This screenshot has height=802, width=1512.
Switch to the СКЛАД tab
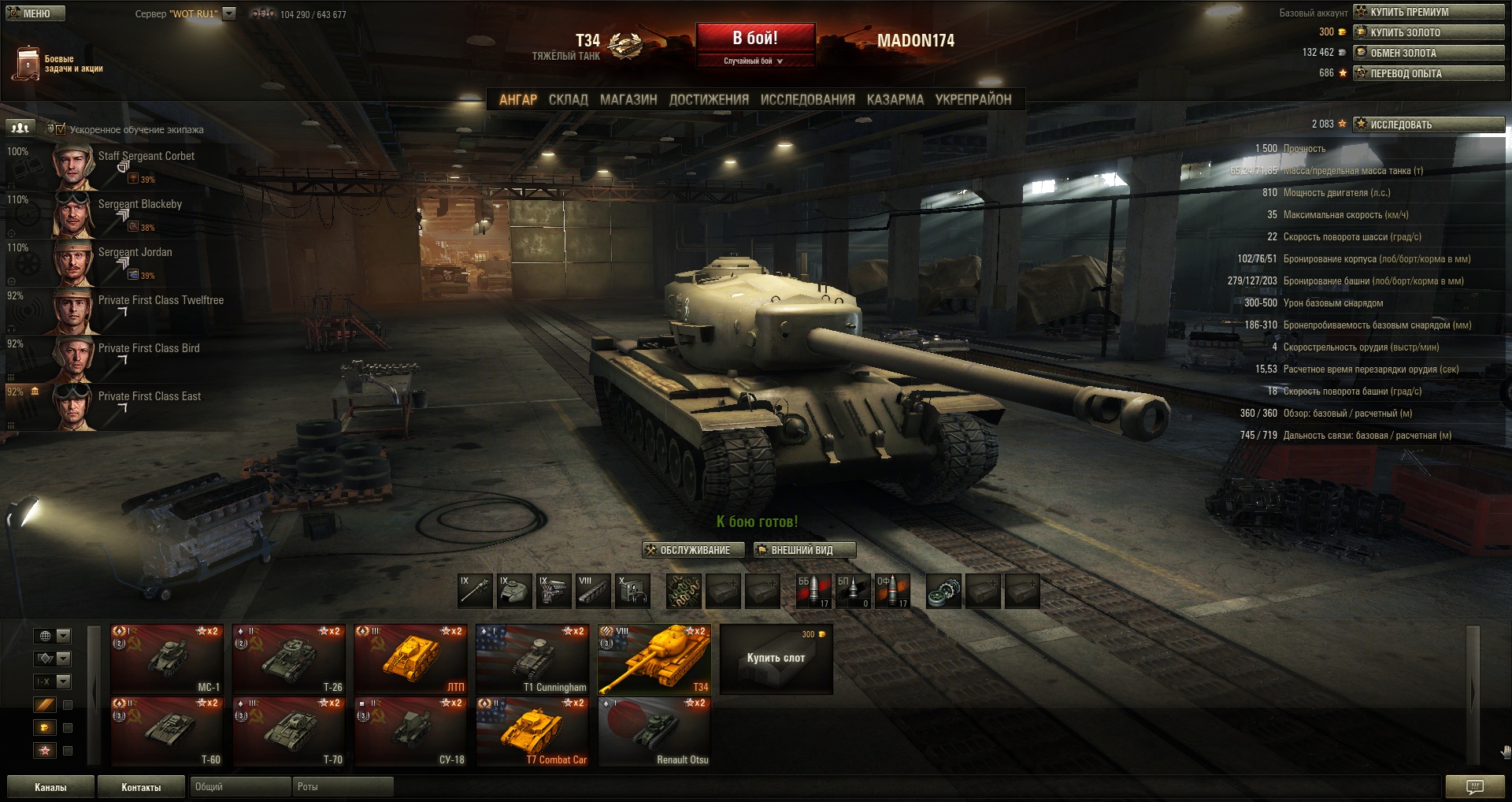[x=568, y=100]
